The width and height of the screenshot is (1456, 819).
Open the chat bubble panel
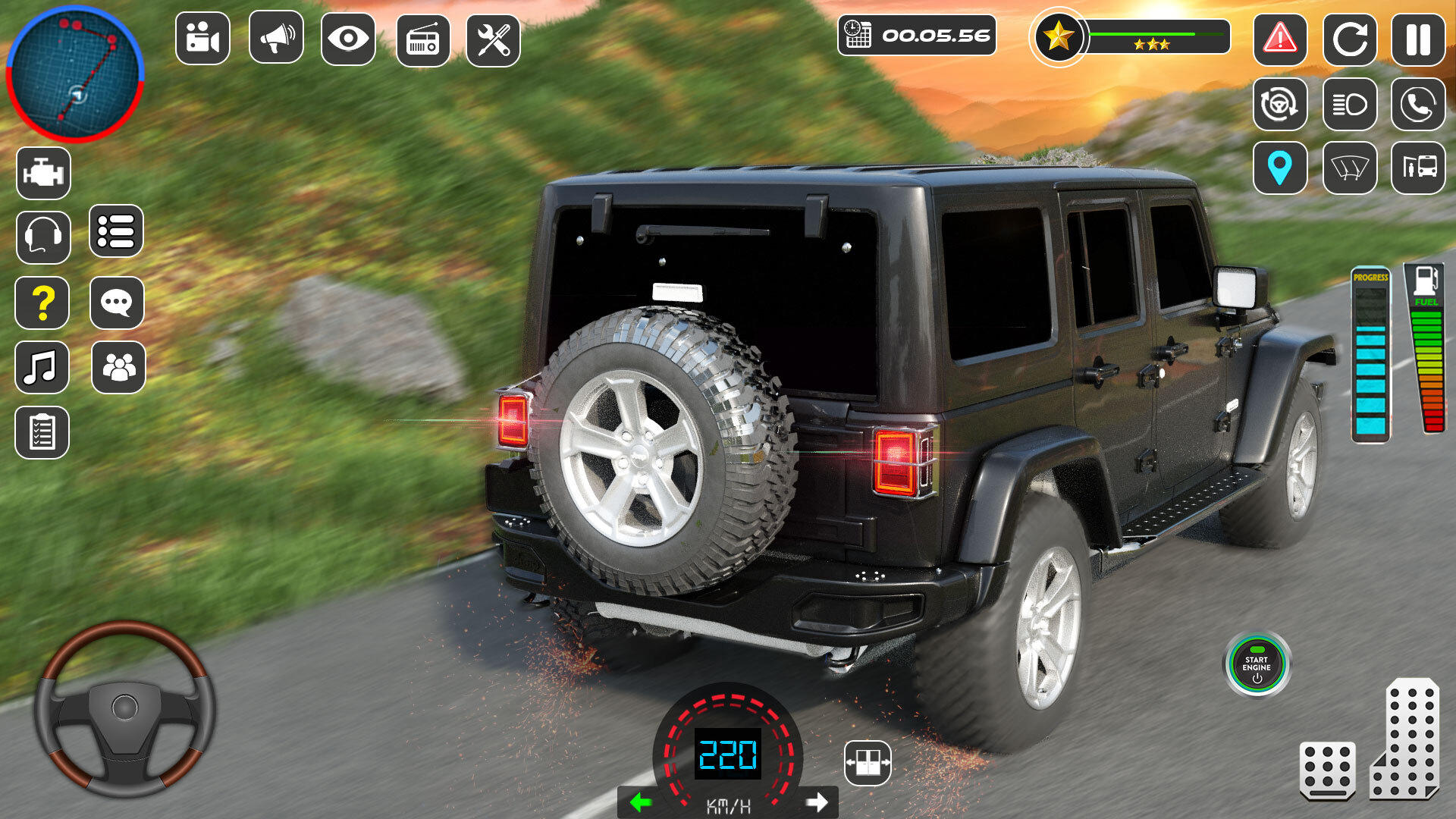click(x=118, y=303)
